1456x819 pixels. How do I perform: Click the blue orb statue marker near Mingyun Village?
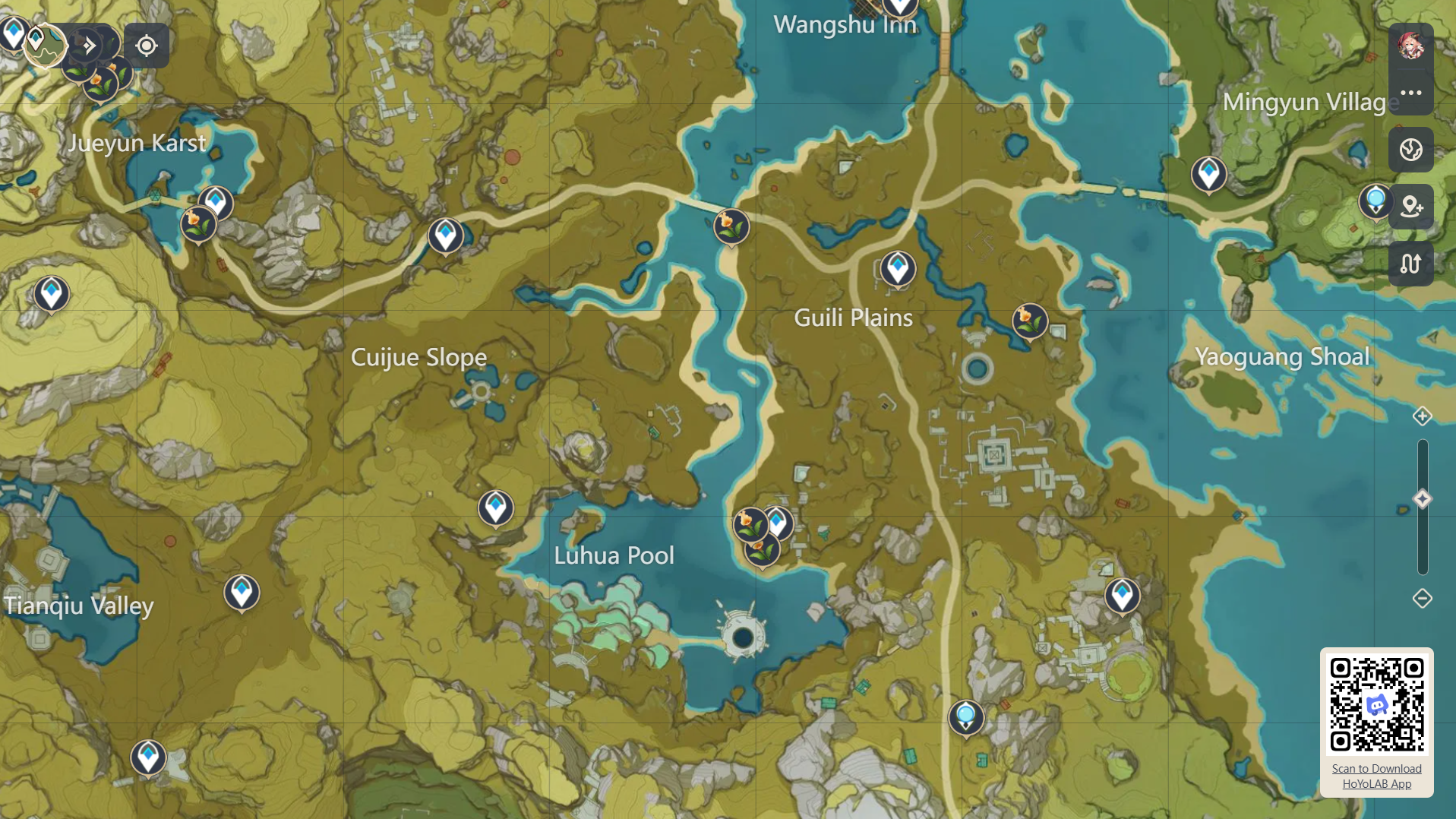pos(1375,201)
